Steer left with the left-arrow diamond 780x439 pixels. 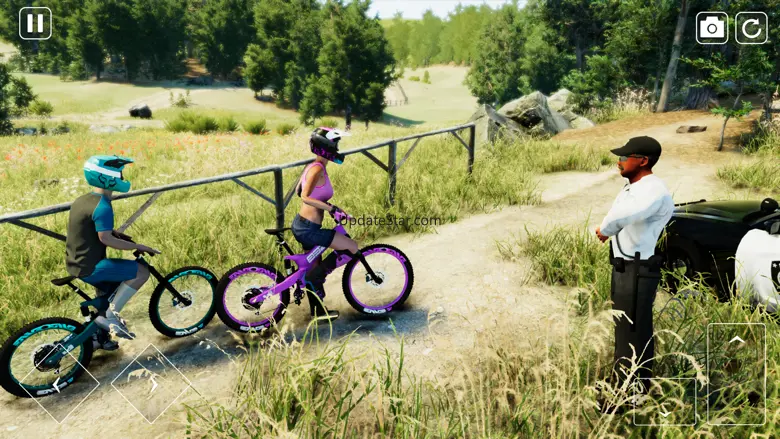click(x=61, y=383)
